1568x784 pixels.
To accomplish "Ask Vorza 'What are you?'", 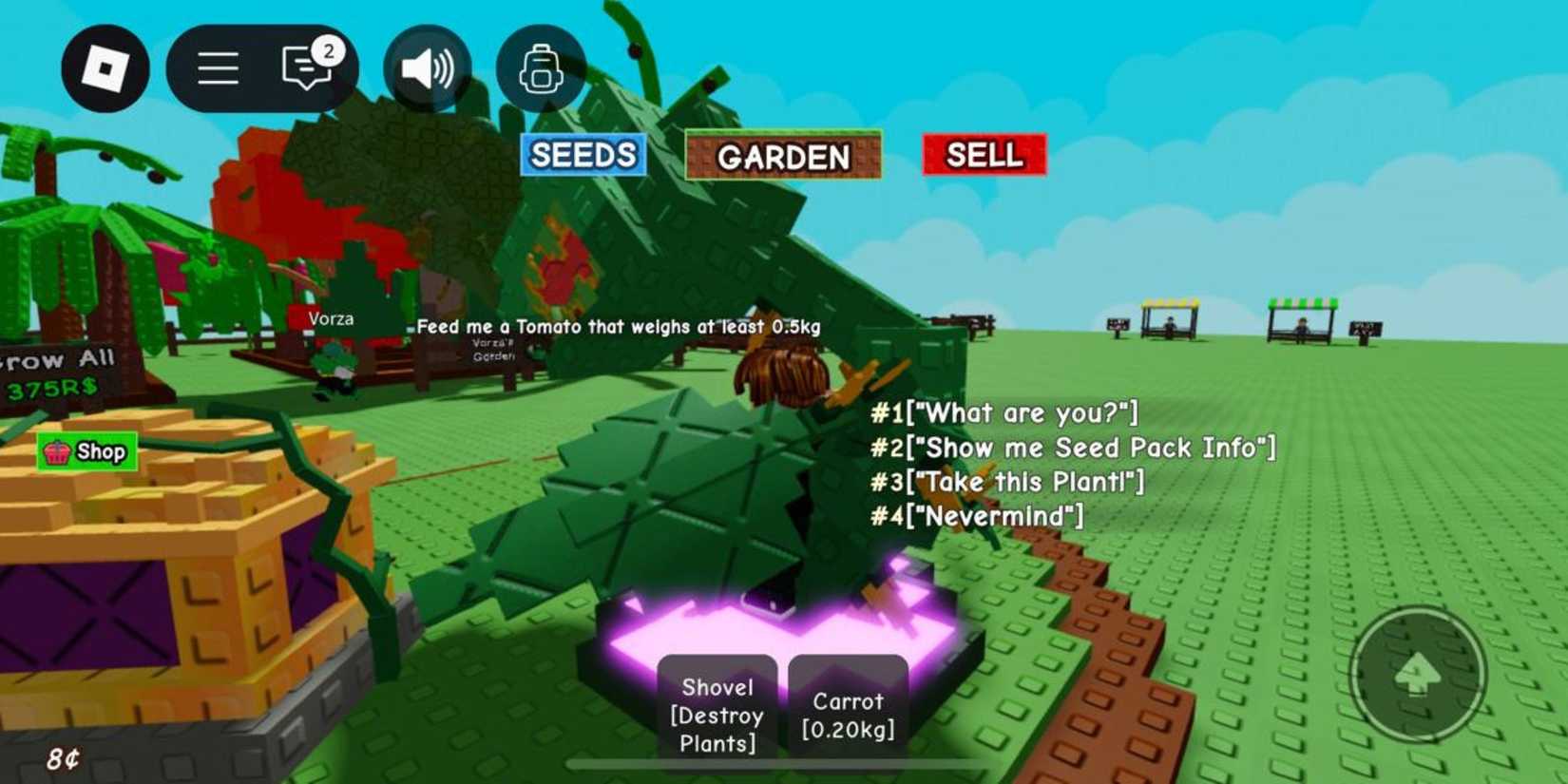I will click(x=1004, y=412).
